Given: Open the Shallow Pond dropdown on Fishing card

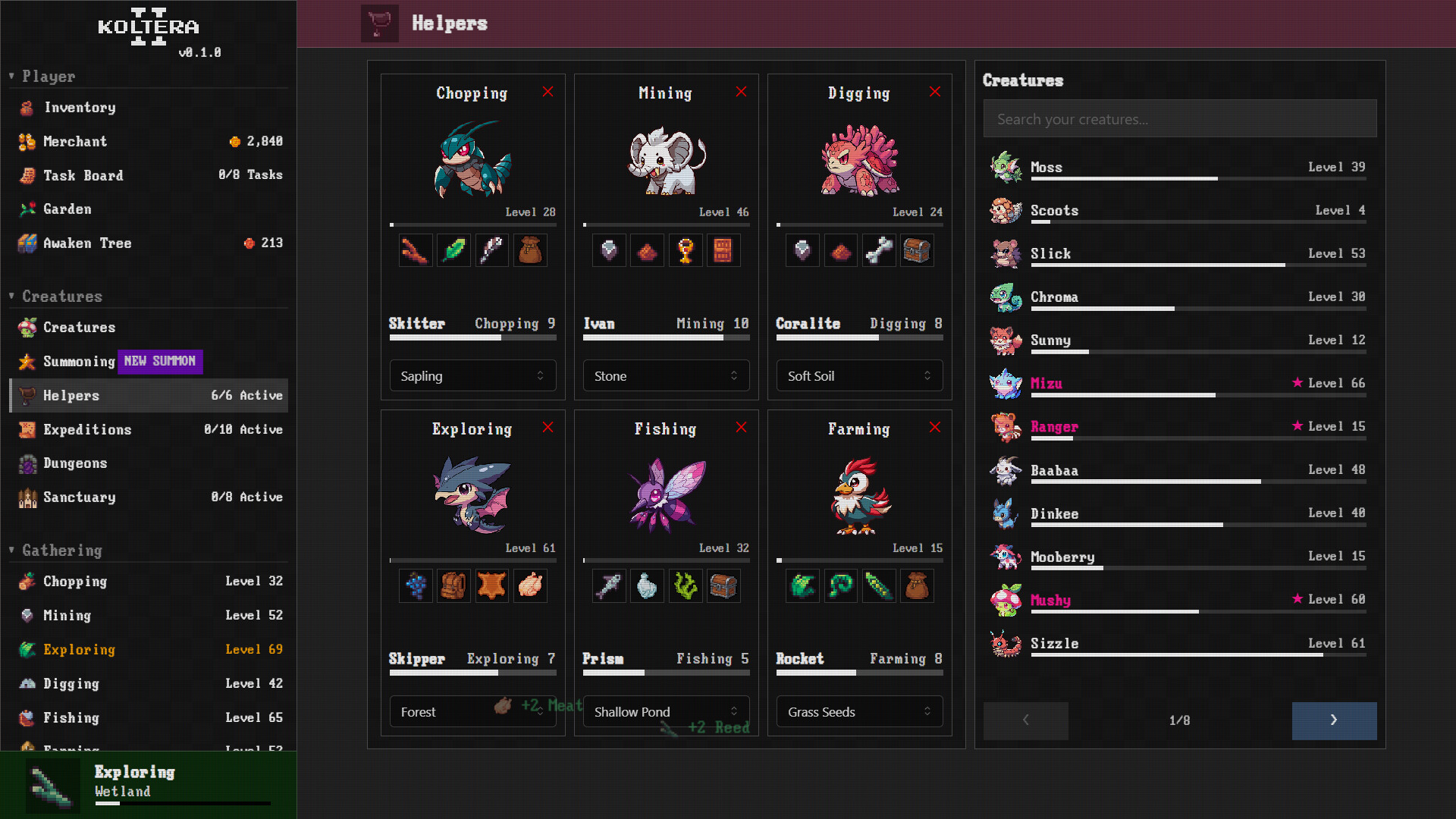Looking at the screenshot, I should coord(666,711).
